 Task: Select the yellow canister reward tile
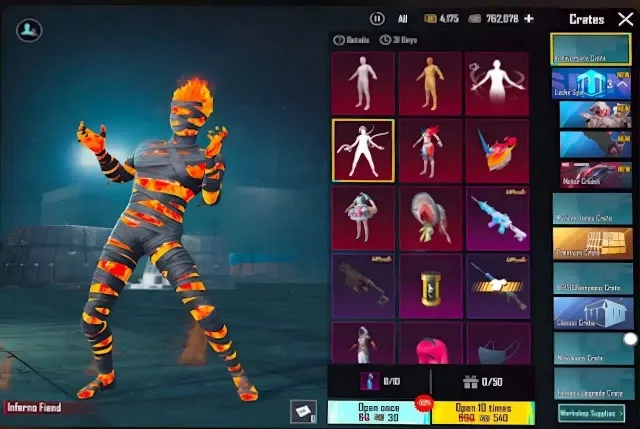pos(430,286)
